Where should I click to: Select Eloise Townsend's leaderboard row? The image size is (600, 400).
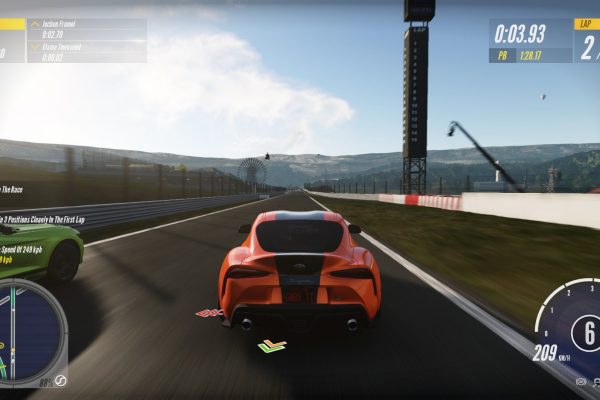click(x=86, y=51)
